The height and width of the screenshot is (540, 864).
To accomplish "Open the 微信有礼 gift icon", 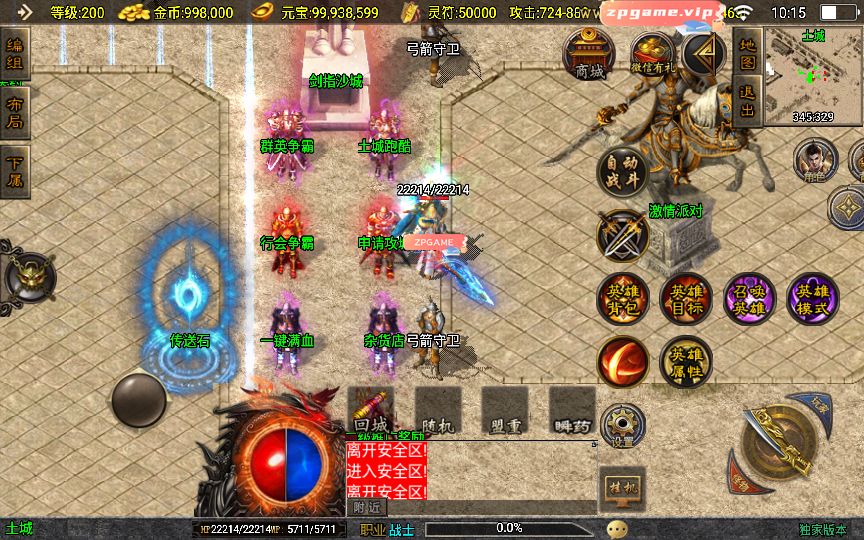I will pyautogui.click(x=654, y=53).
